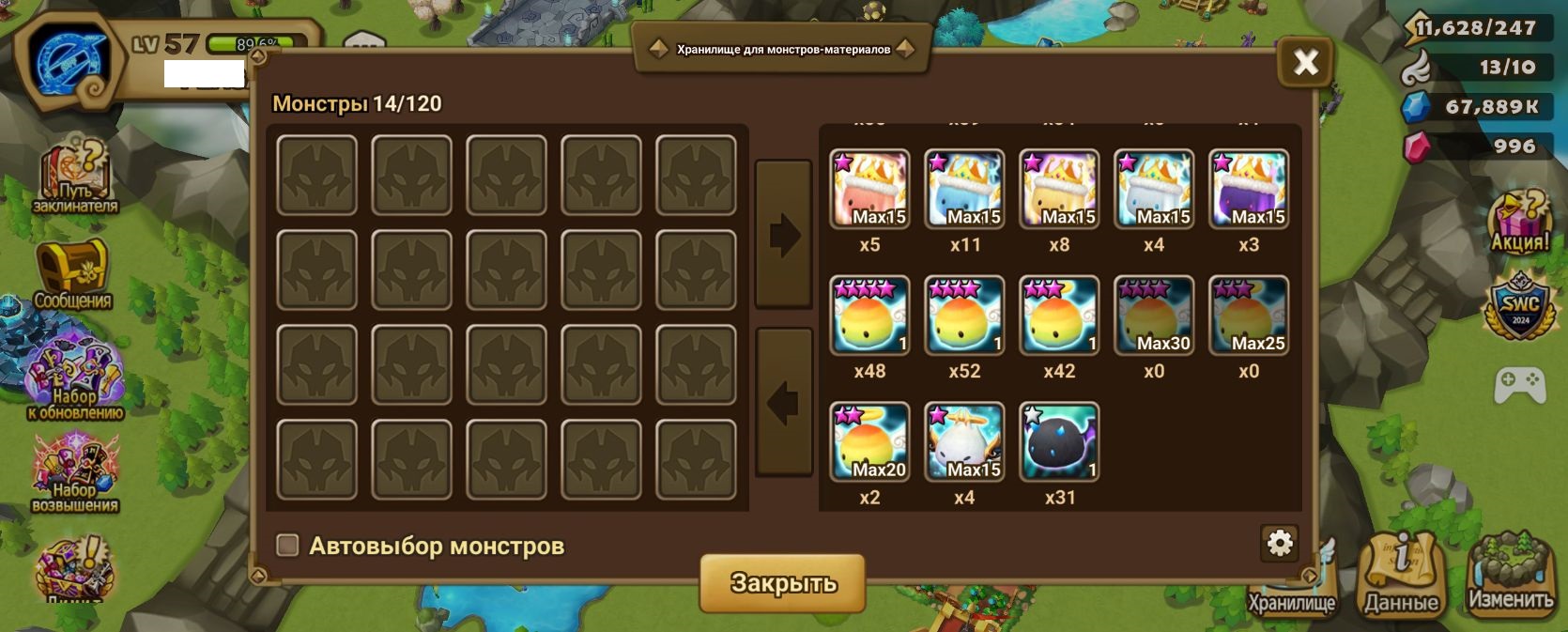
Task: Click the left arrow transfer button
Action: click(x=783, y=402)
